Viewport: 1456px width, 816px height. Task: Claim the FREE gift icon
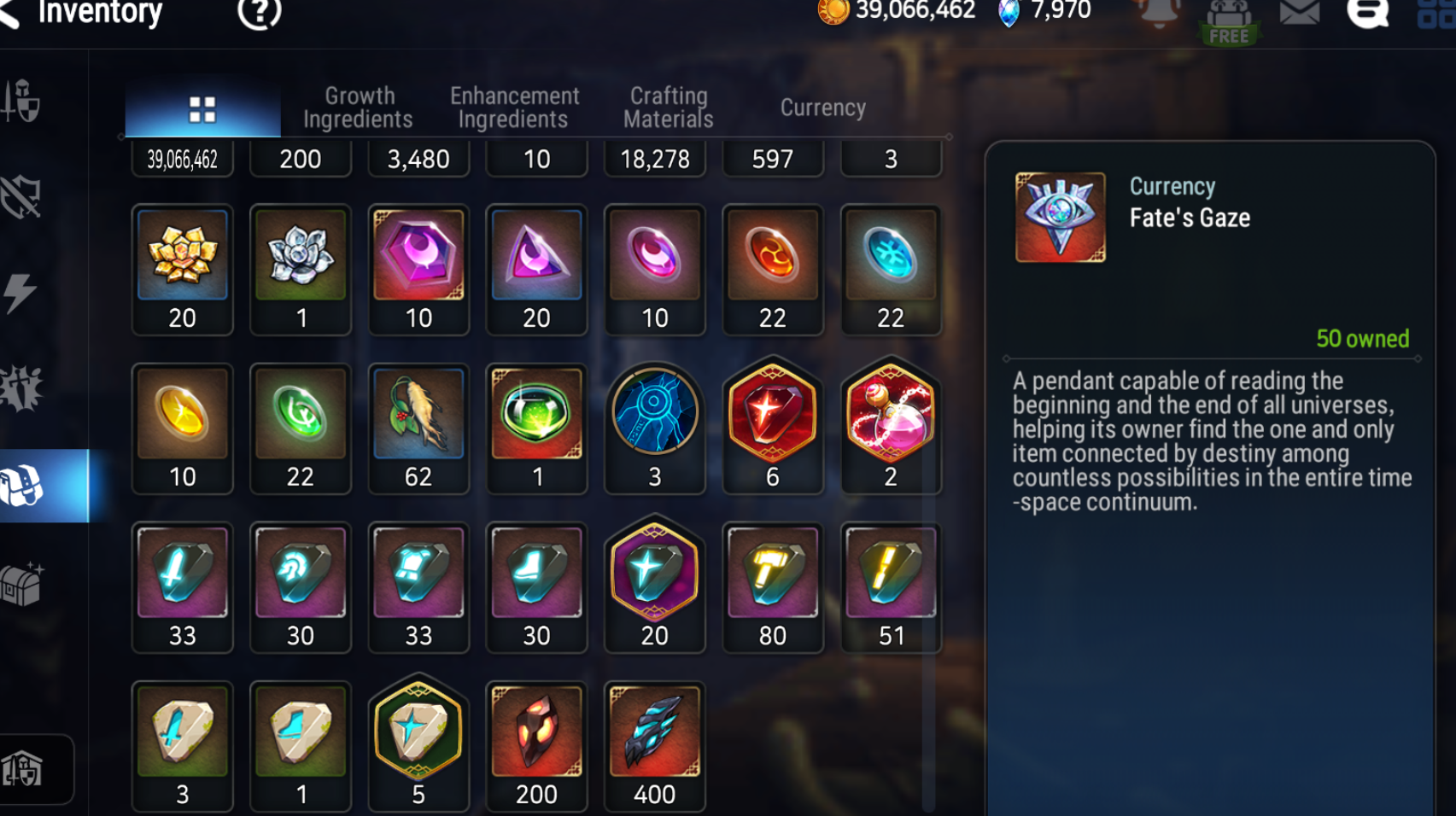click(1229, 20)
